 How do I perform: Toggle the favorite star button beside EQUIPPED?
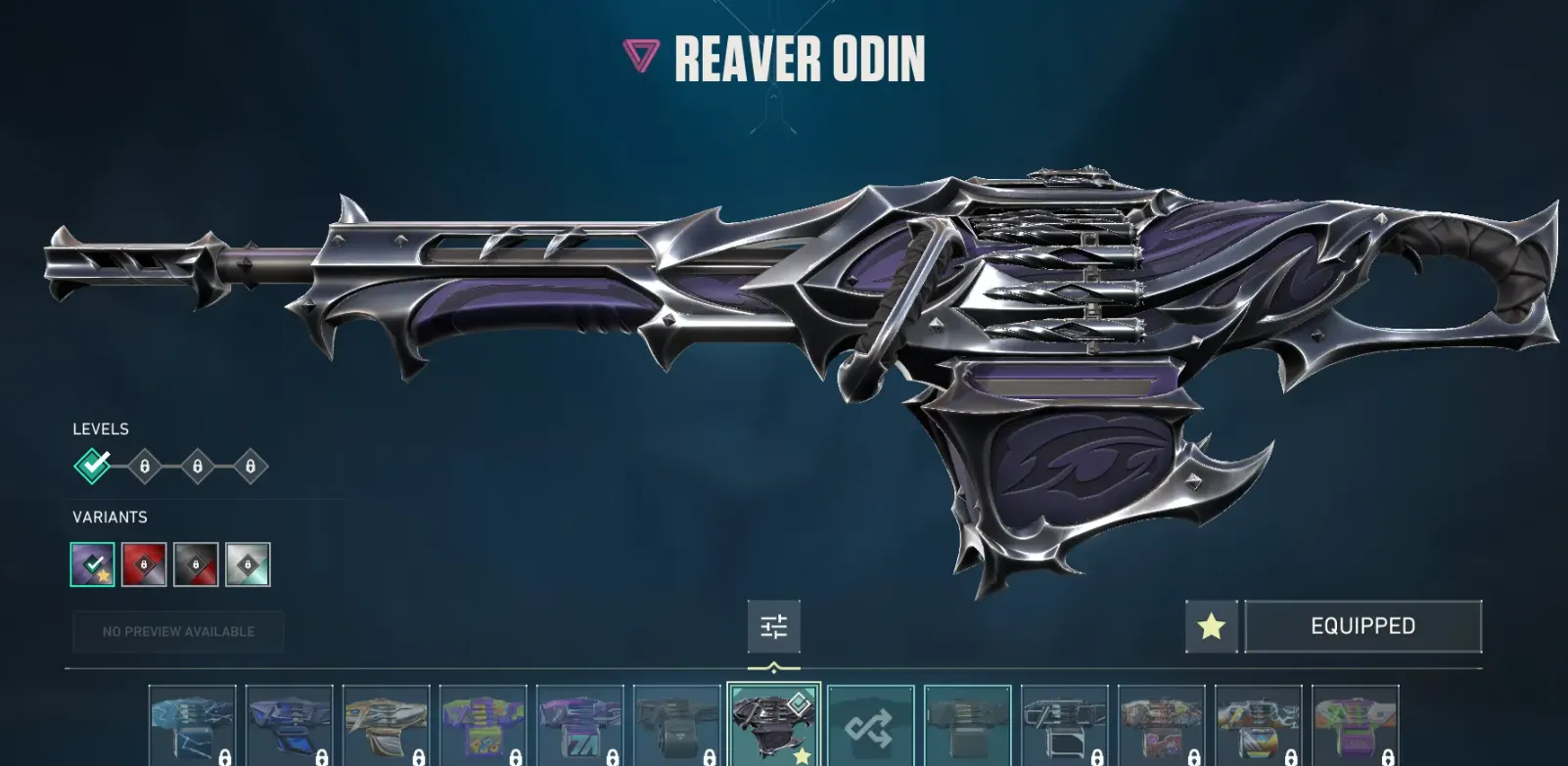(1211, 626)
